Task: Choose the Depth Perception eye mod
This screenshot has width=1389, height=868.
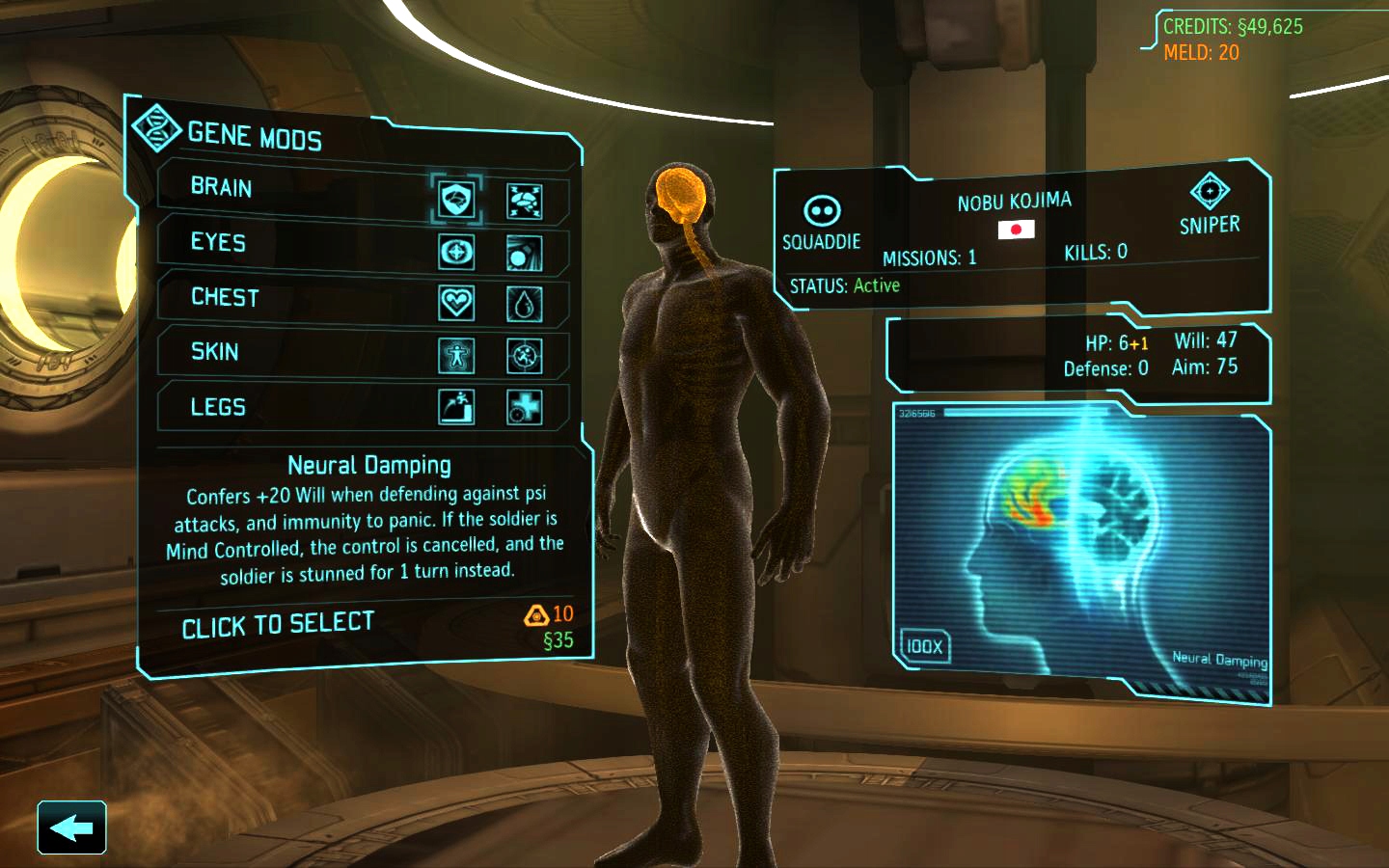Action: coord(455,253)
